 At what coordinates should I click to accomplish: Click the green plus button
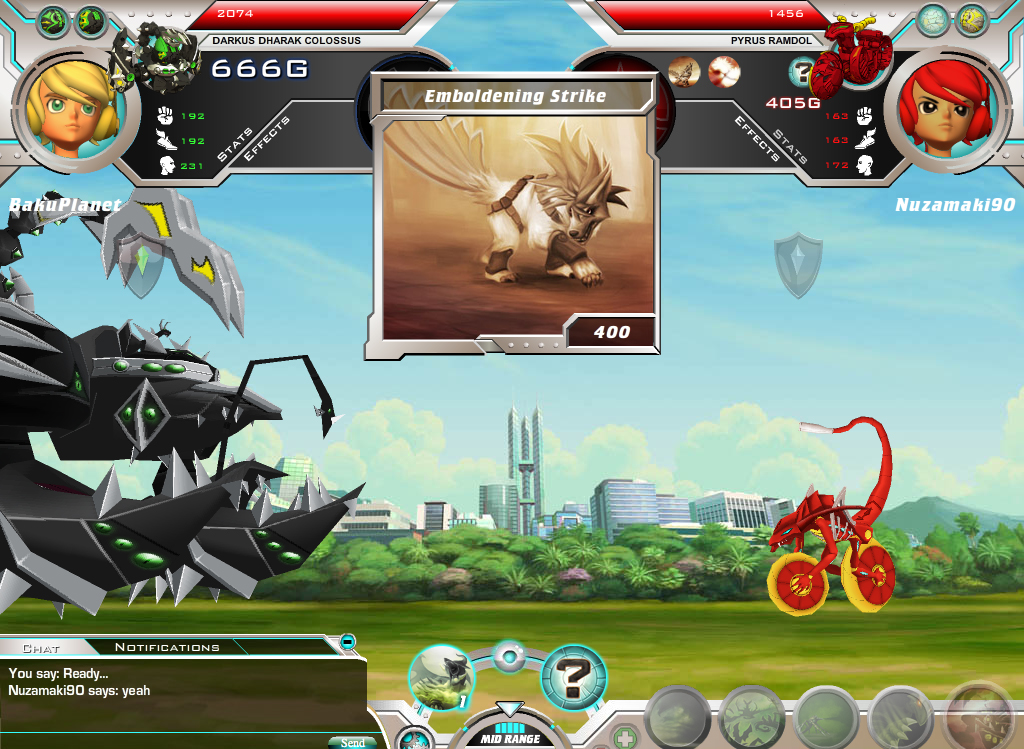(x=624, y=737)
